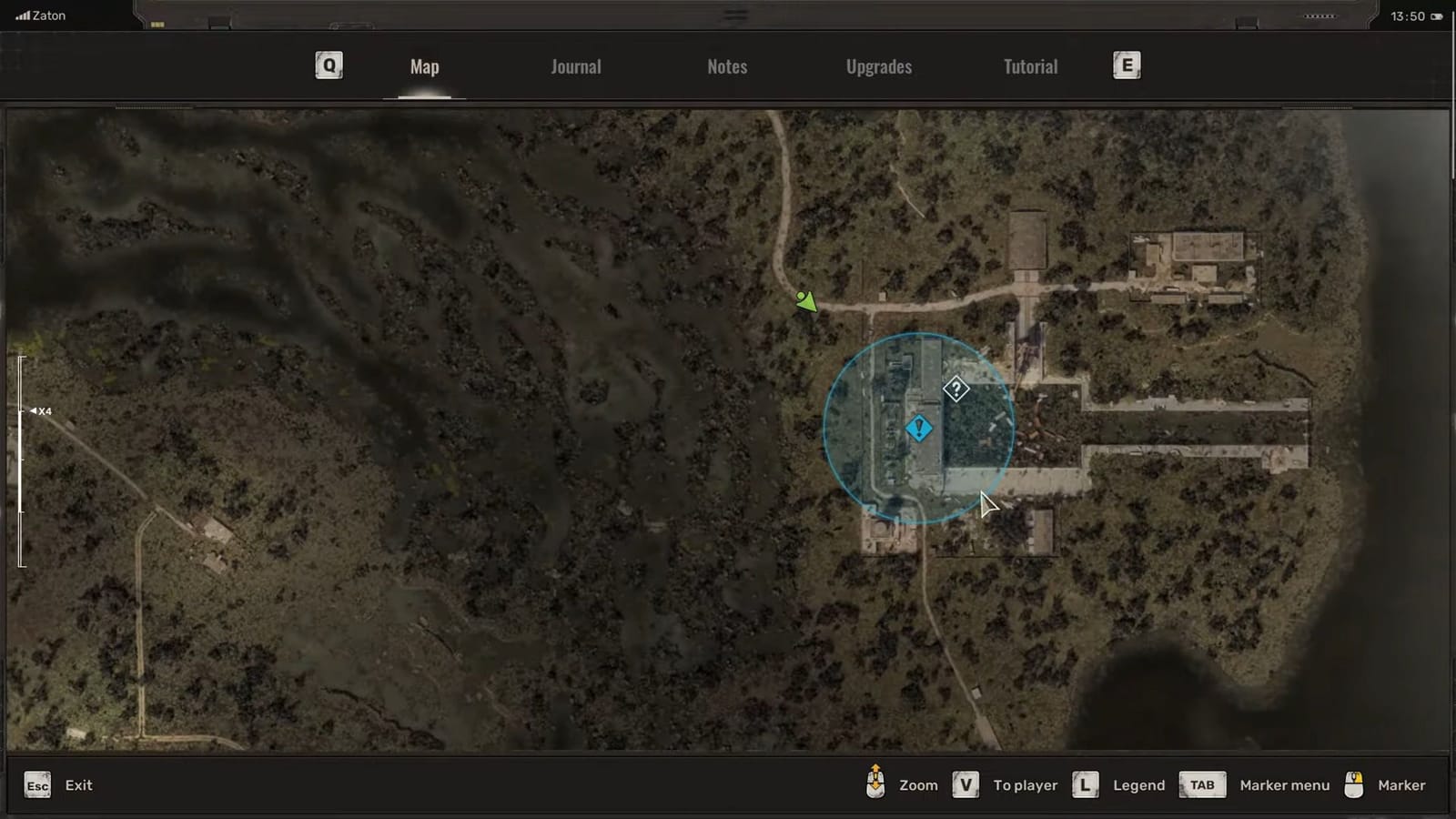Click the E key icon beside Tutorial
The width and height of the screenshot is (1456, 819).
(x=1127, y=65)
